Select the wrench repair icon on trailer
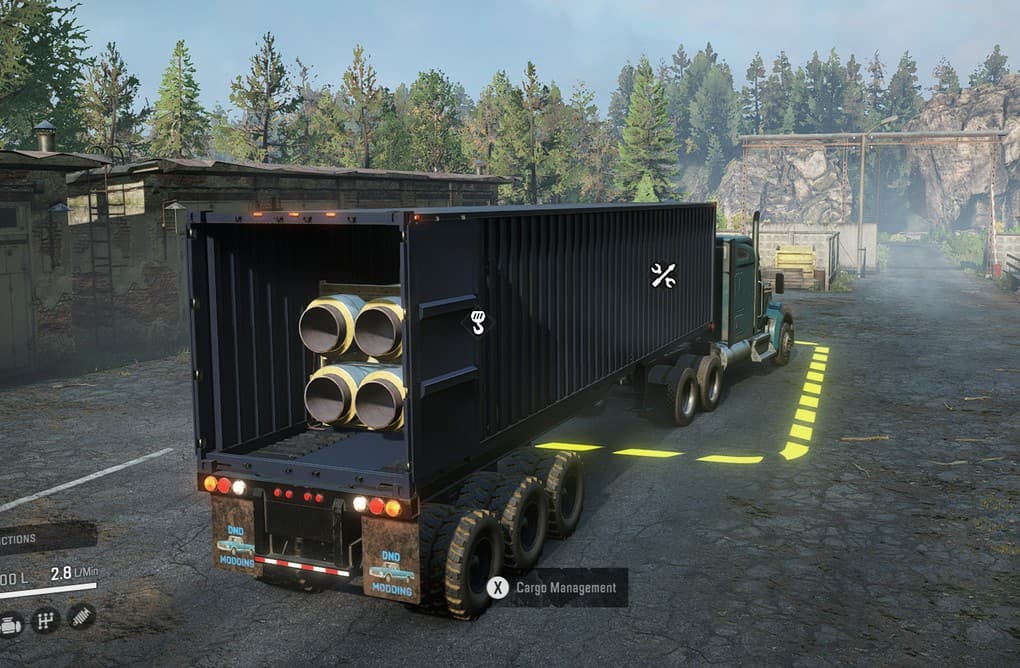The height and width of the screenshot is (668, 1020). click(x=663, y=275)
